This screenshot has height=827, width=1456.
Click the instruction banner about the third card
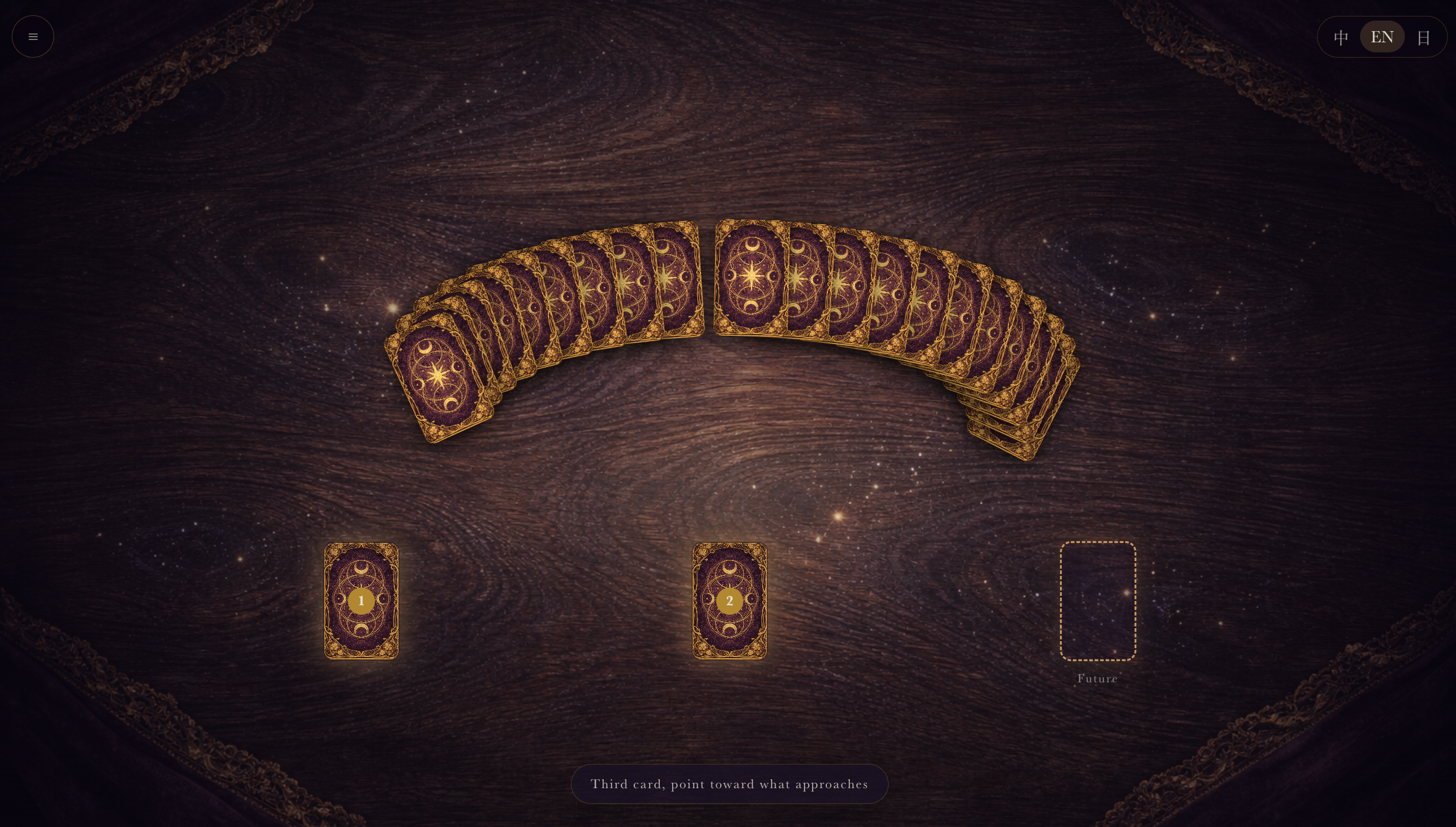[730, 783]
